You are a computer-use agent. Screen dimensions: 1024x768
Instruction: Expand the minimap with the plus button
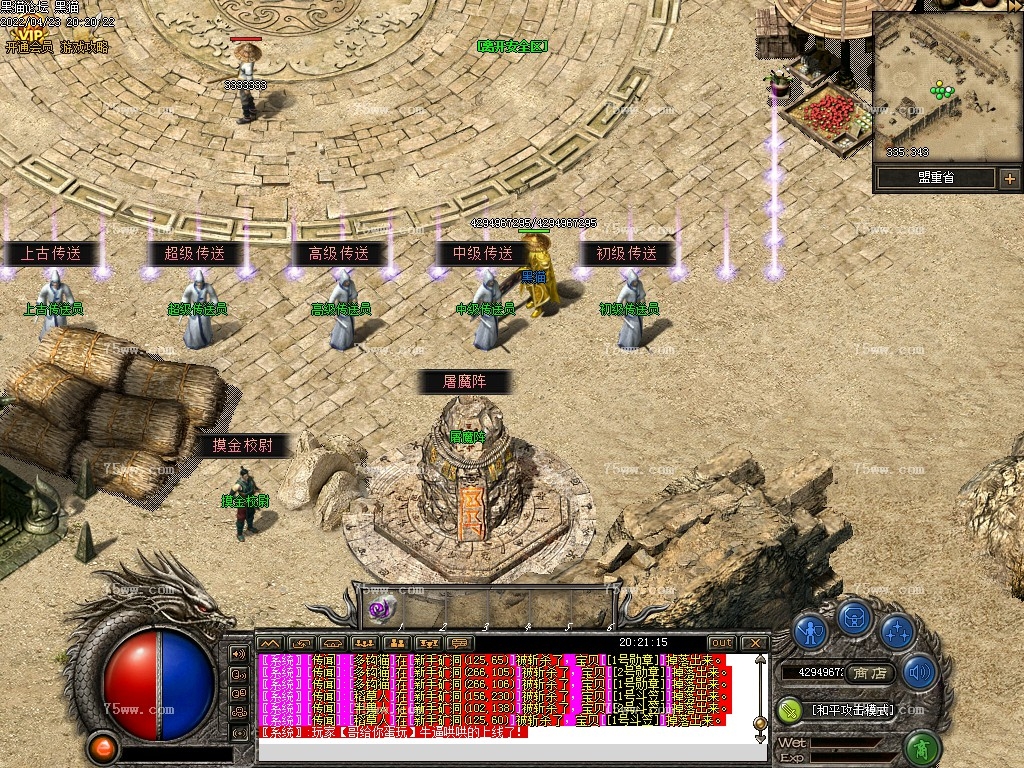(1009, 179)
